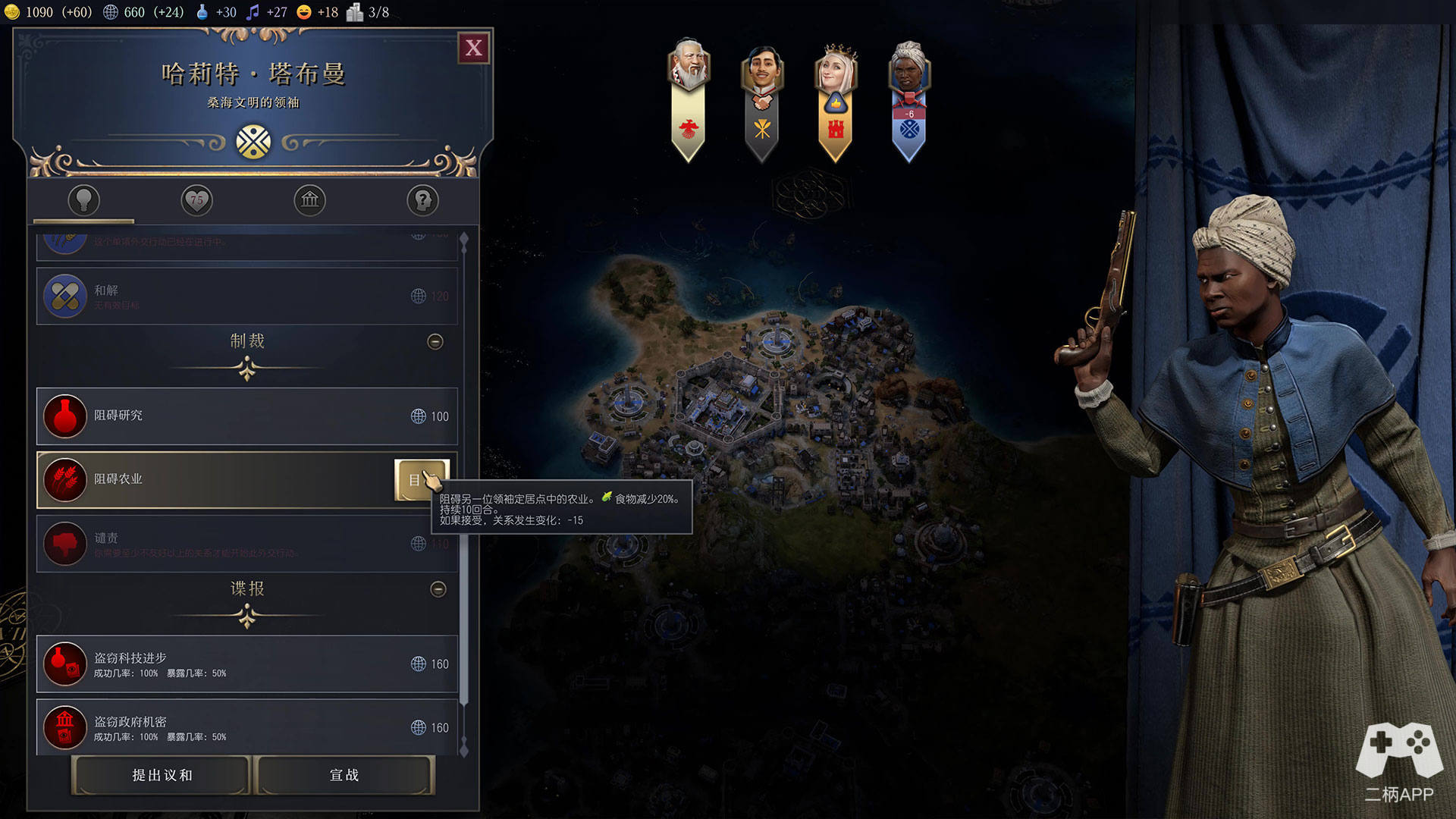Image resolution: width=1456 pixels, height=819 pixels.
Task: Select the white-bearded elder leader portrait
Action: tap(689, 68)
